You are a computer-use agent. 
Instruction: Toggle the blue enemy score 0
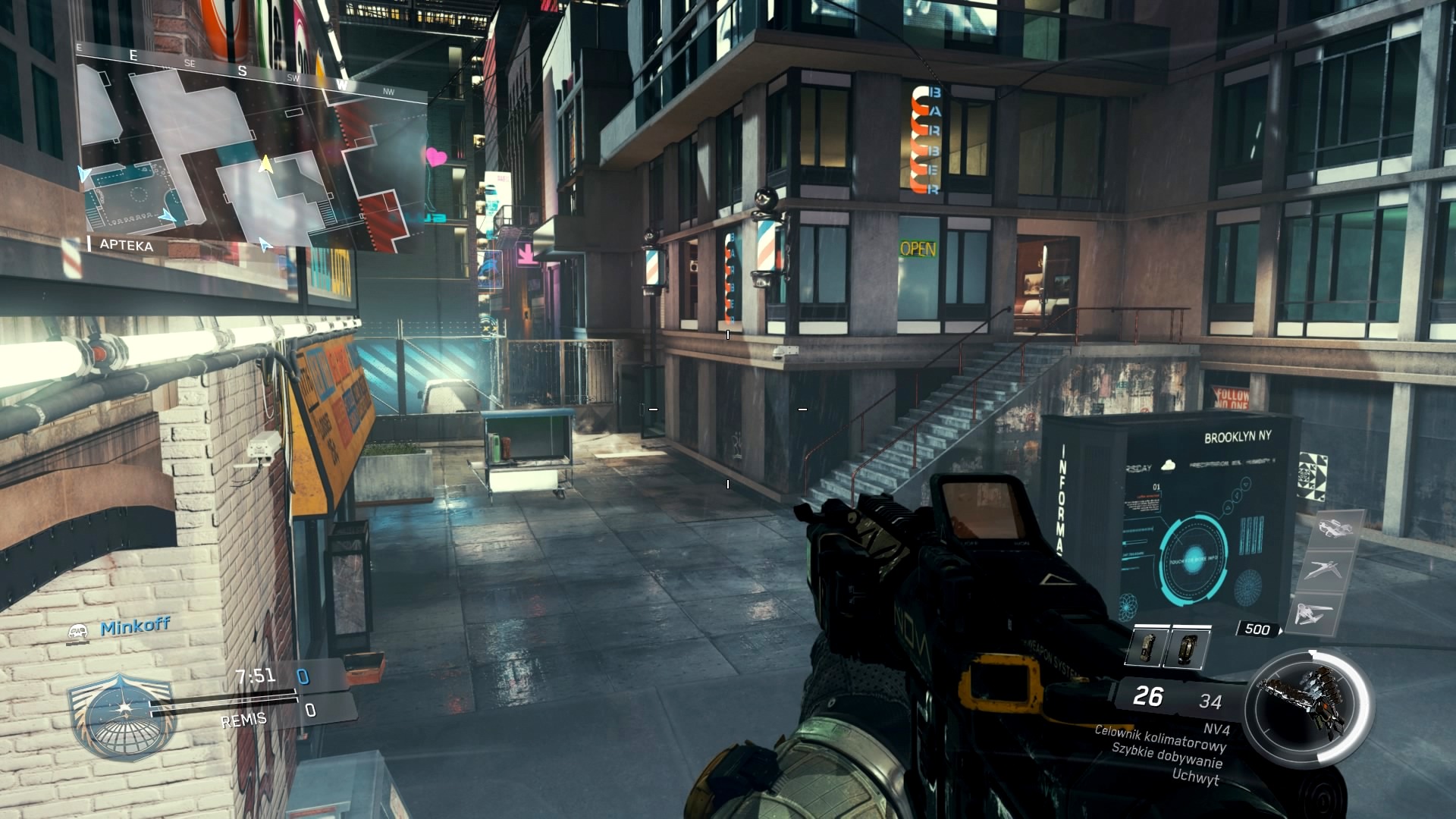coord(304,676)
